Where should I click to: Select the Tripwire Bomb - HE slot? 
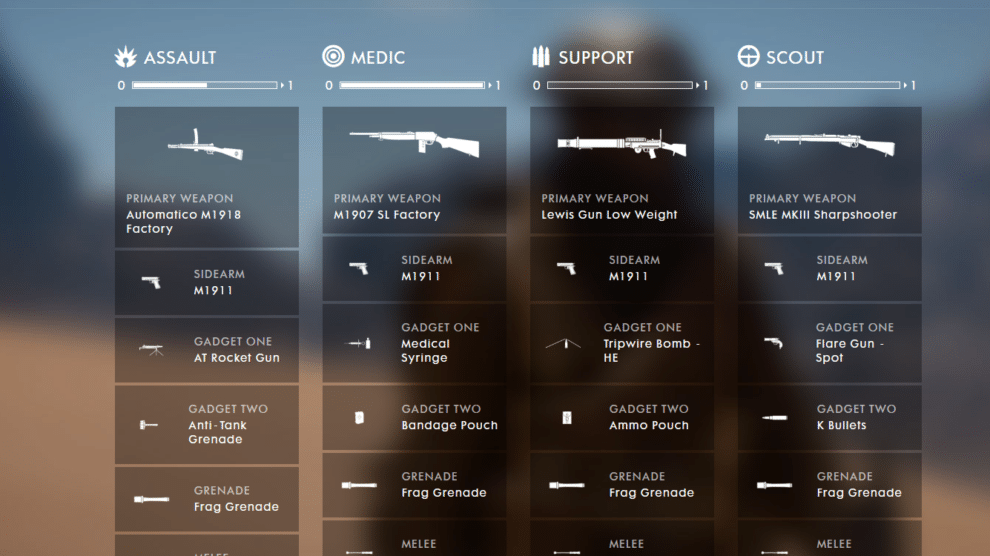click(x=622, y=343)
